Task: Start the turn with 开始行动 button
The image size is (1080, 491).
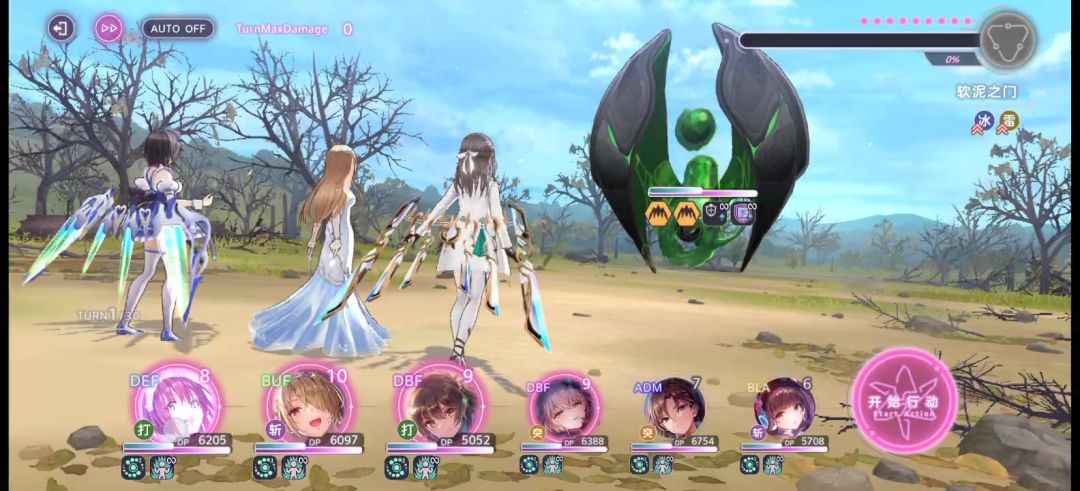Action: tap(903, 401)
